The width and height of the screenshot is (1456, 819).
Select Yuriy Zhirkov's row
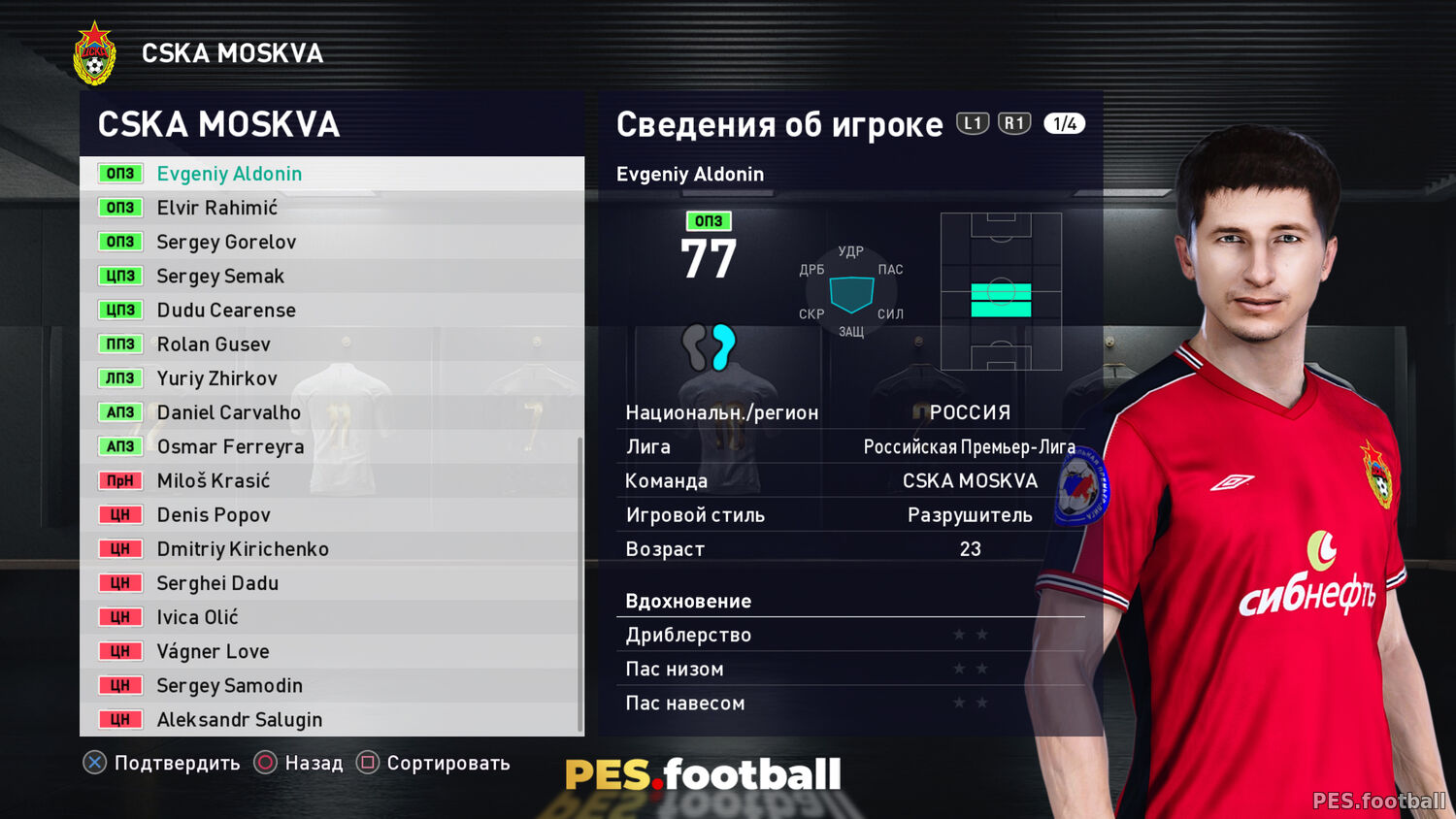217,378
